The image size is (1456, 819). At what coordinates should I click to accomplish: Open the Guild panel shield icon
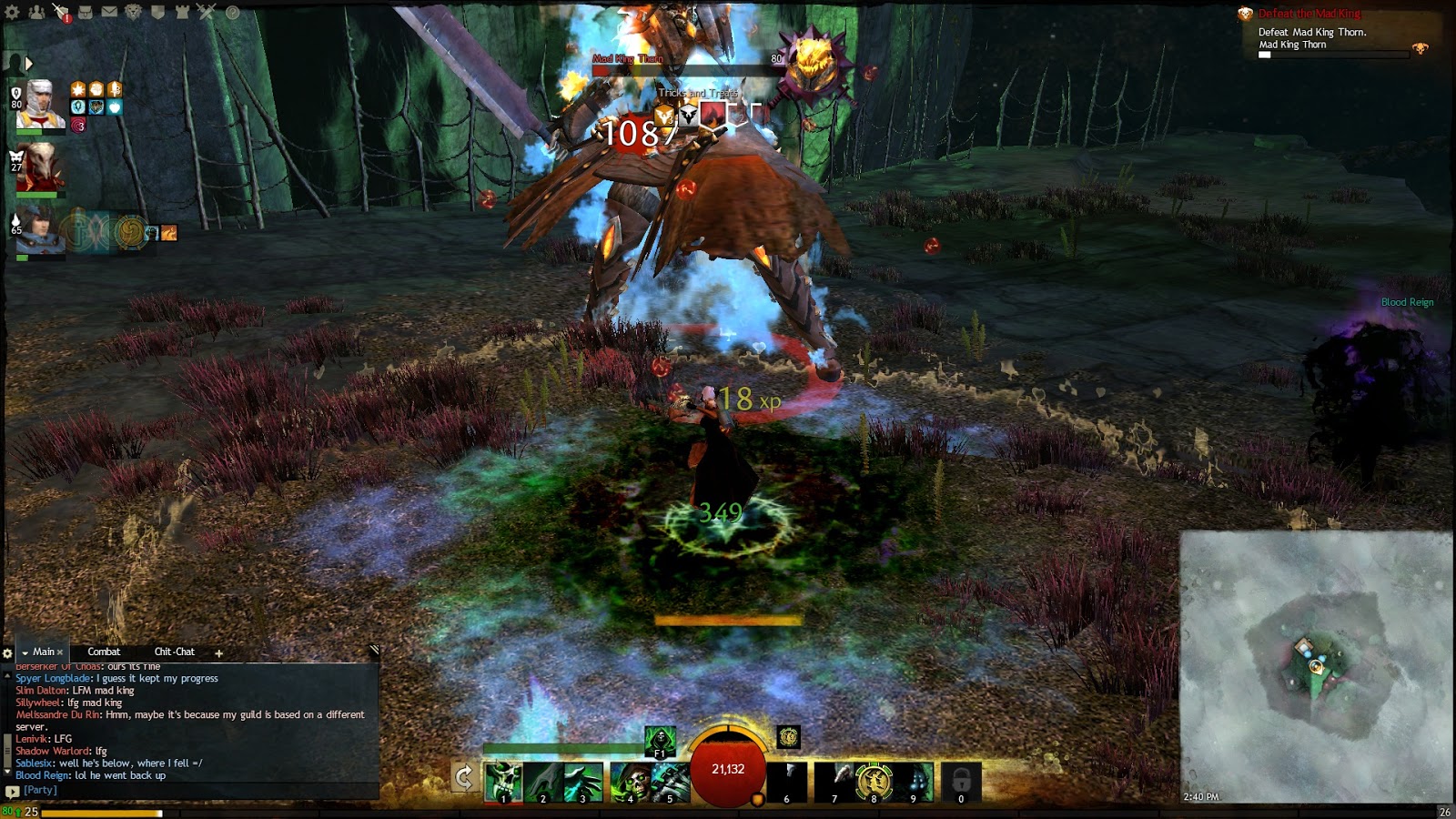pyautogui.click(x=157, y=11)
